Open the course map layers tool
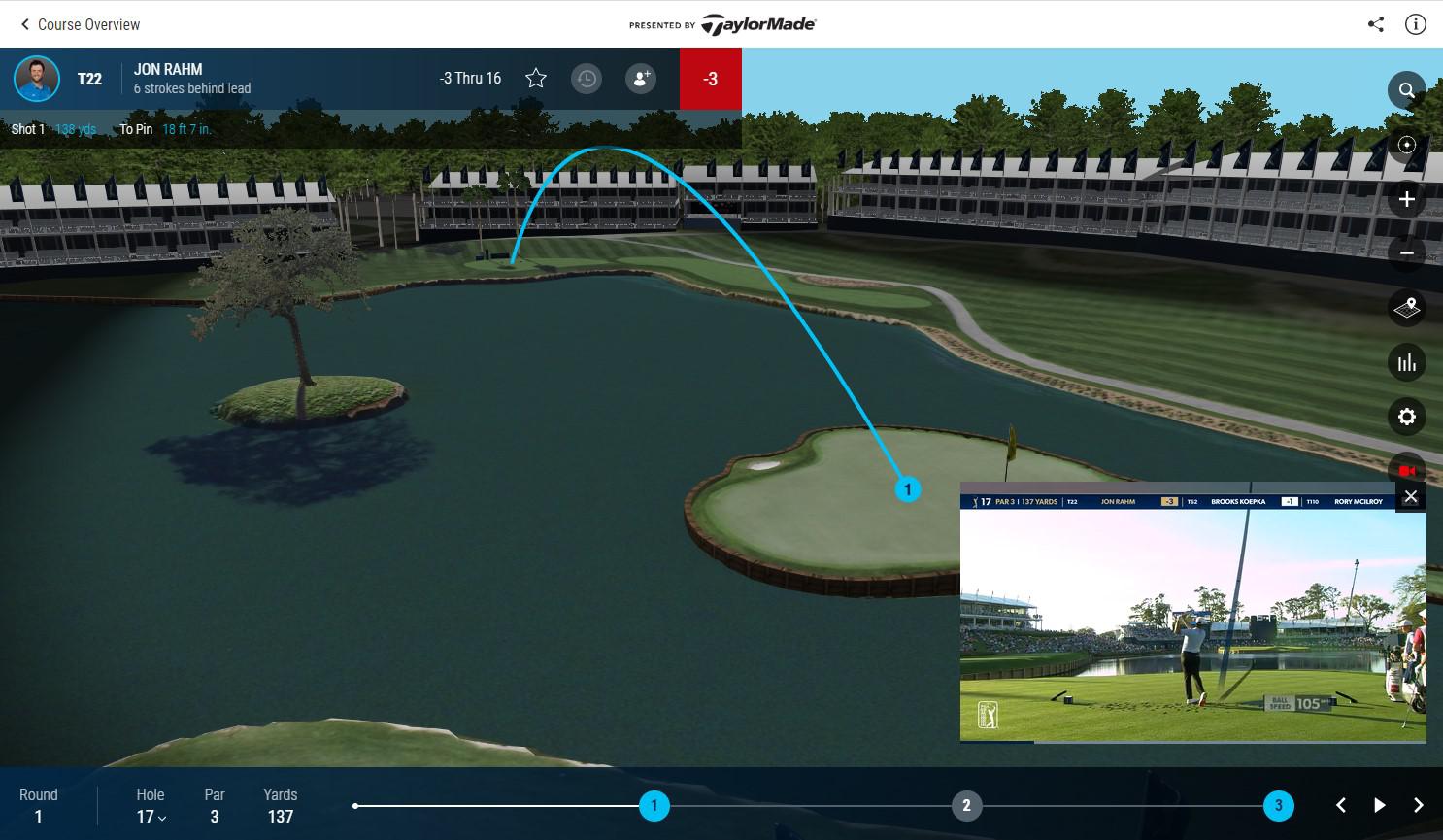The height and width of the screenshot is (840, 1443). click(x=1406, y=308)
